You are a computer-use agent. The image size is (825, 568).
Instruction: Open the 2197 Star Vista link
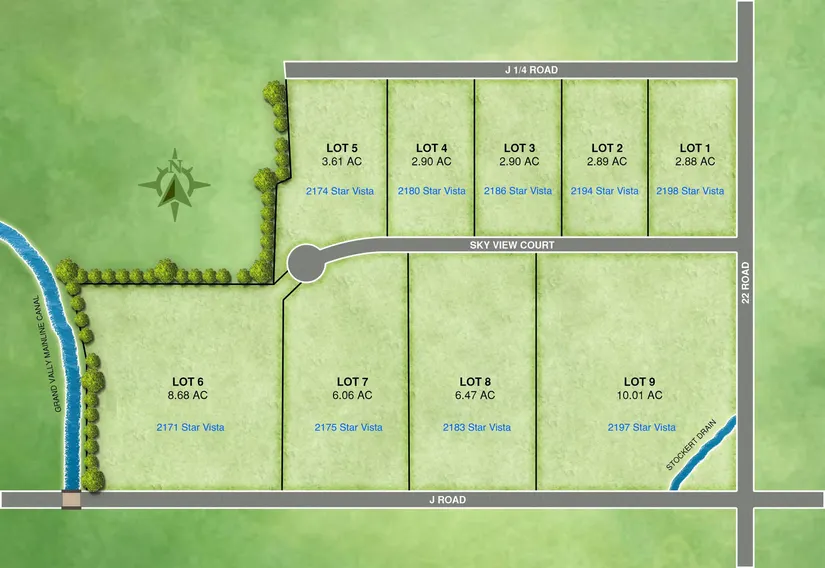(641, 427)
